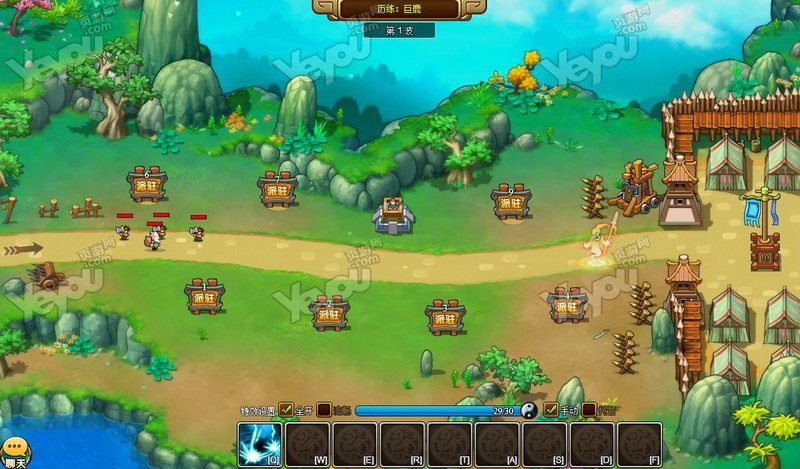
Task: Select the 派驻 station sign numbered 4
Action: [x=568, y=305]
